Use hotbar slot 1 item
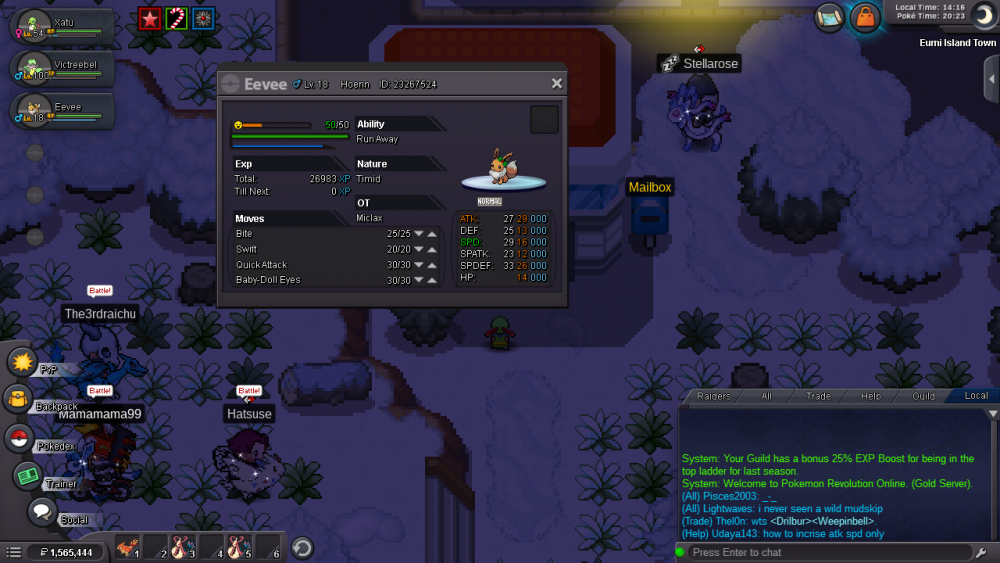Screen dimensions: 1000x563 click(x=127, y=546)
